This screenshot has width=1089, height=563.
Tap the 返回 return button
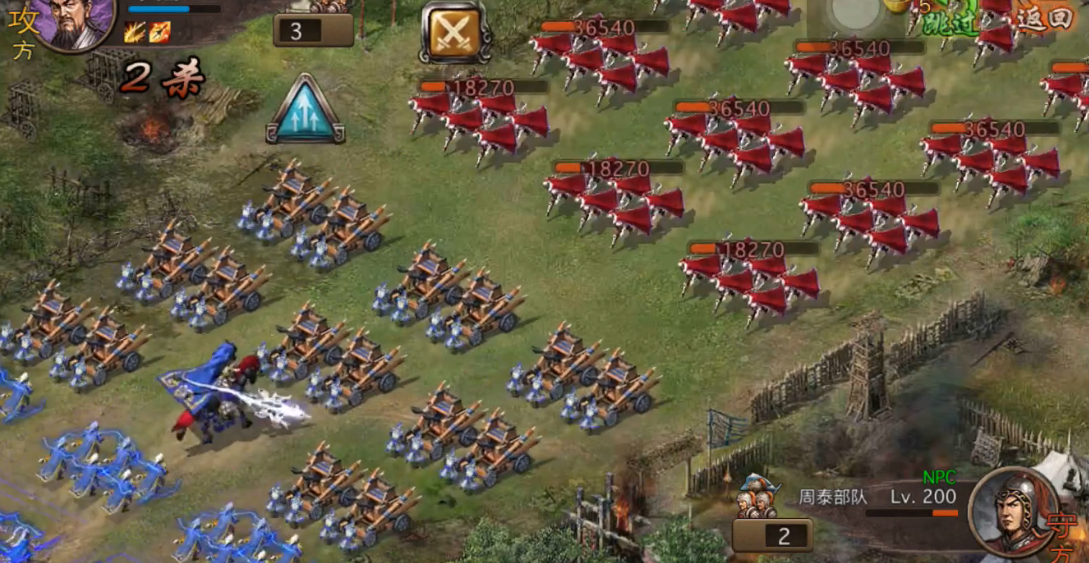tap(1045, 19)
